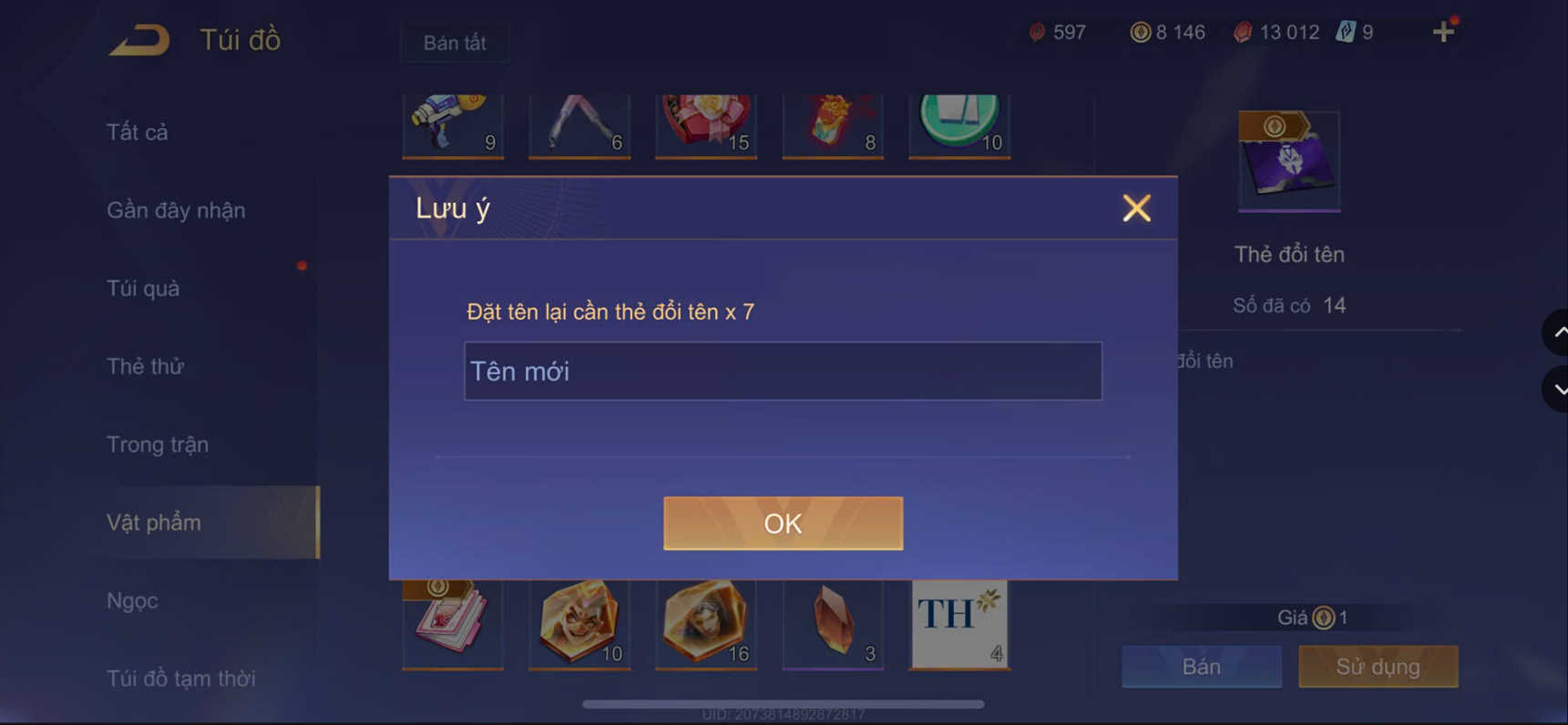Viewport: 1568px width, 725px height.
Task: Open the Túi quà category
Action: [141, 288]
